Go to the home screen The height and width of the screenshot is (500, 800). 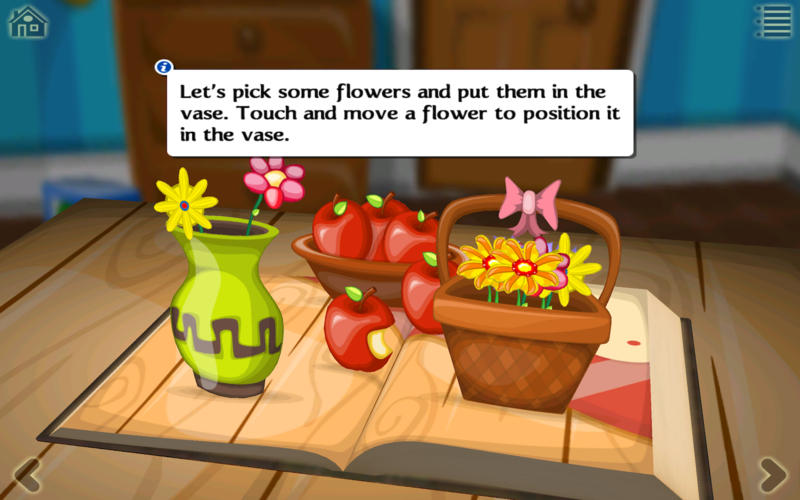[28, 21]
